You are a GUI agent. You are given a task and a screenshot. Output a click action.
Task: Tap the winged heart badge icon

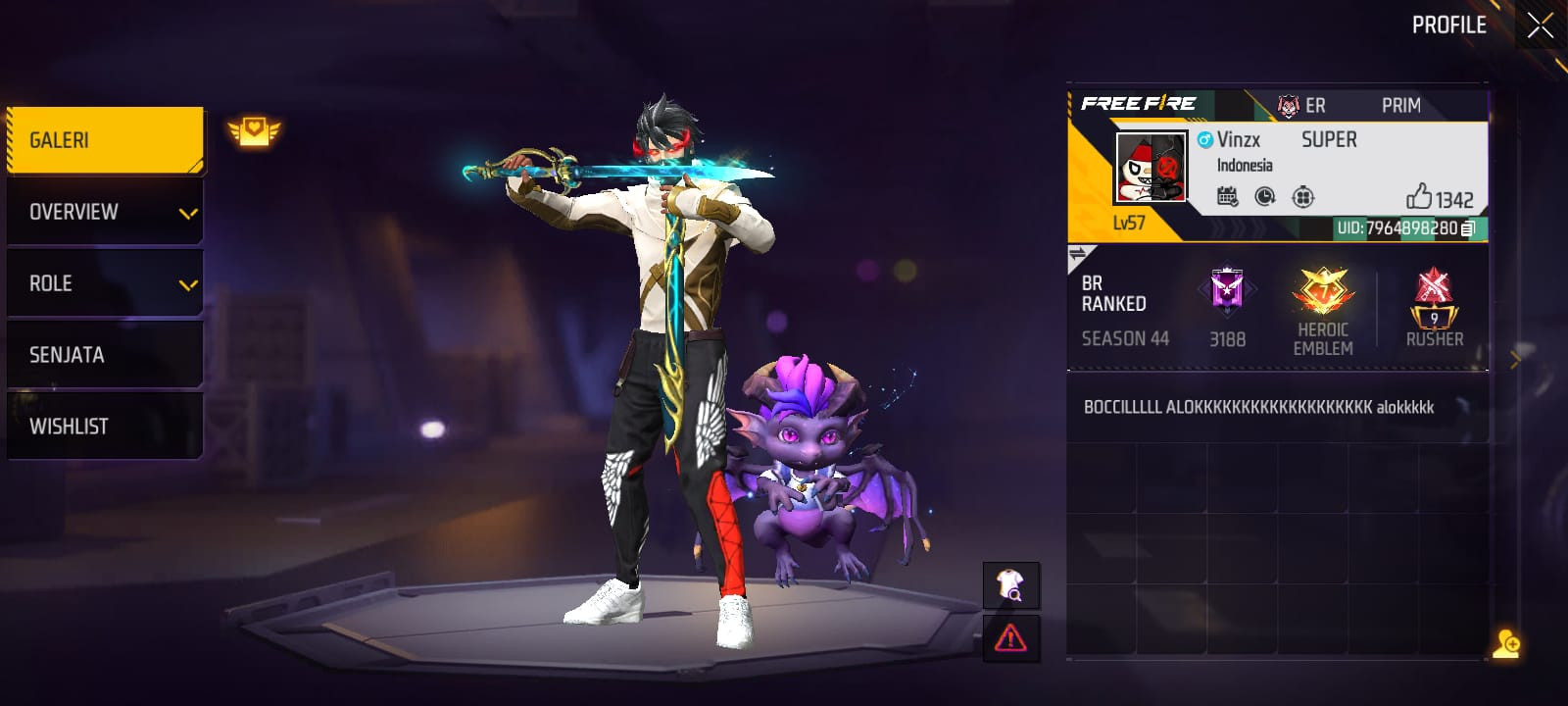coord(254,130)
